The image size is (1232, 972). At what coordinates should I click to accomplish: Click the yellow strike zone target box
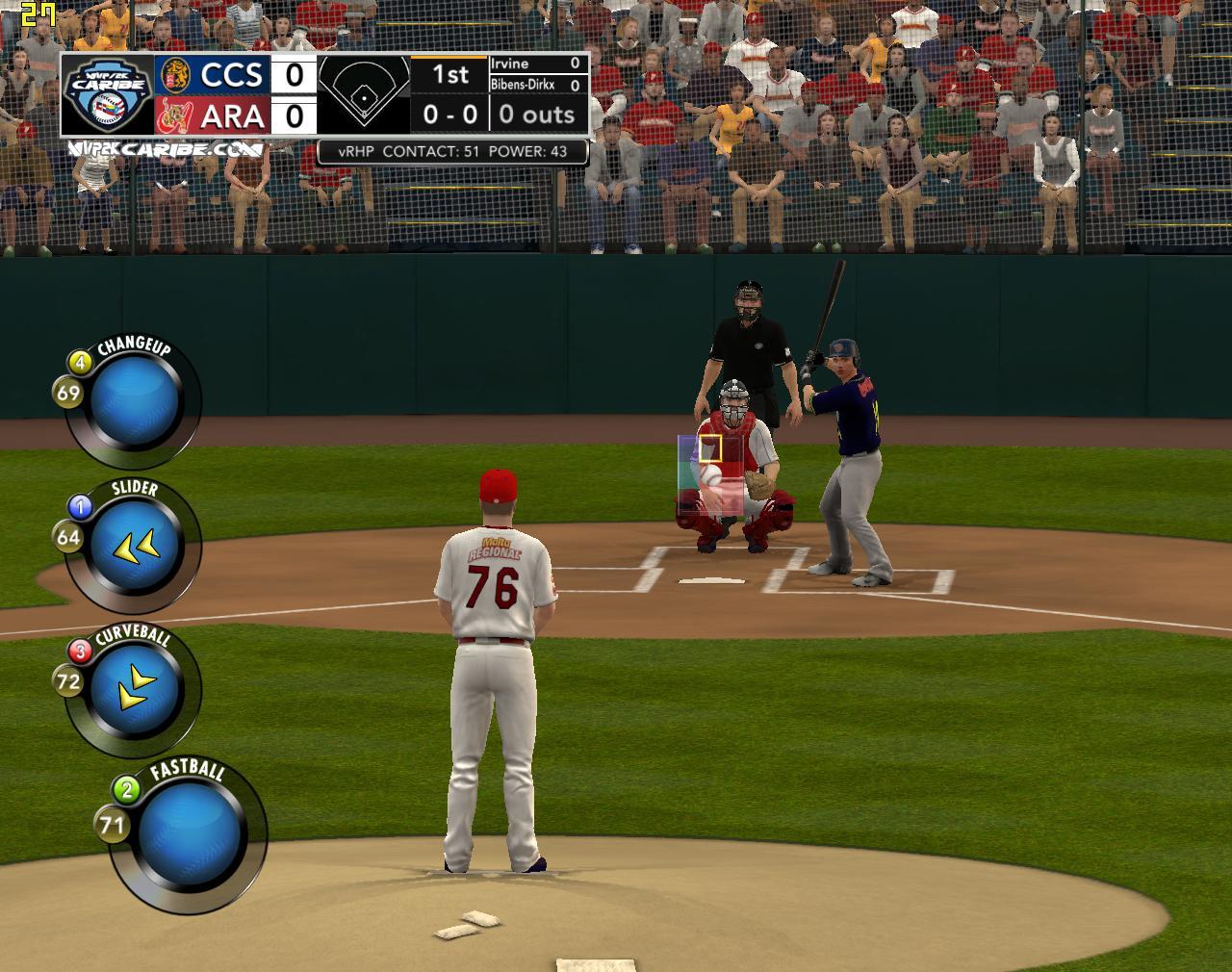710,448
